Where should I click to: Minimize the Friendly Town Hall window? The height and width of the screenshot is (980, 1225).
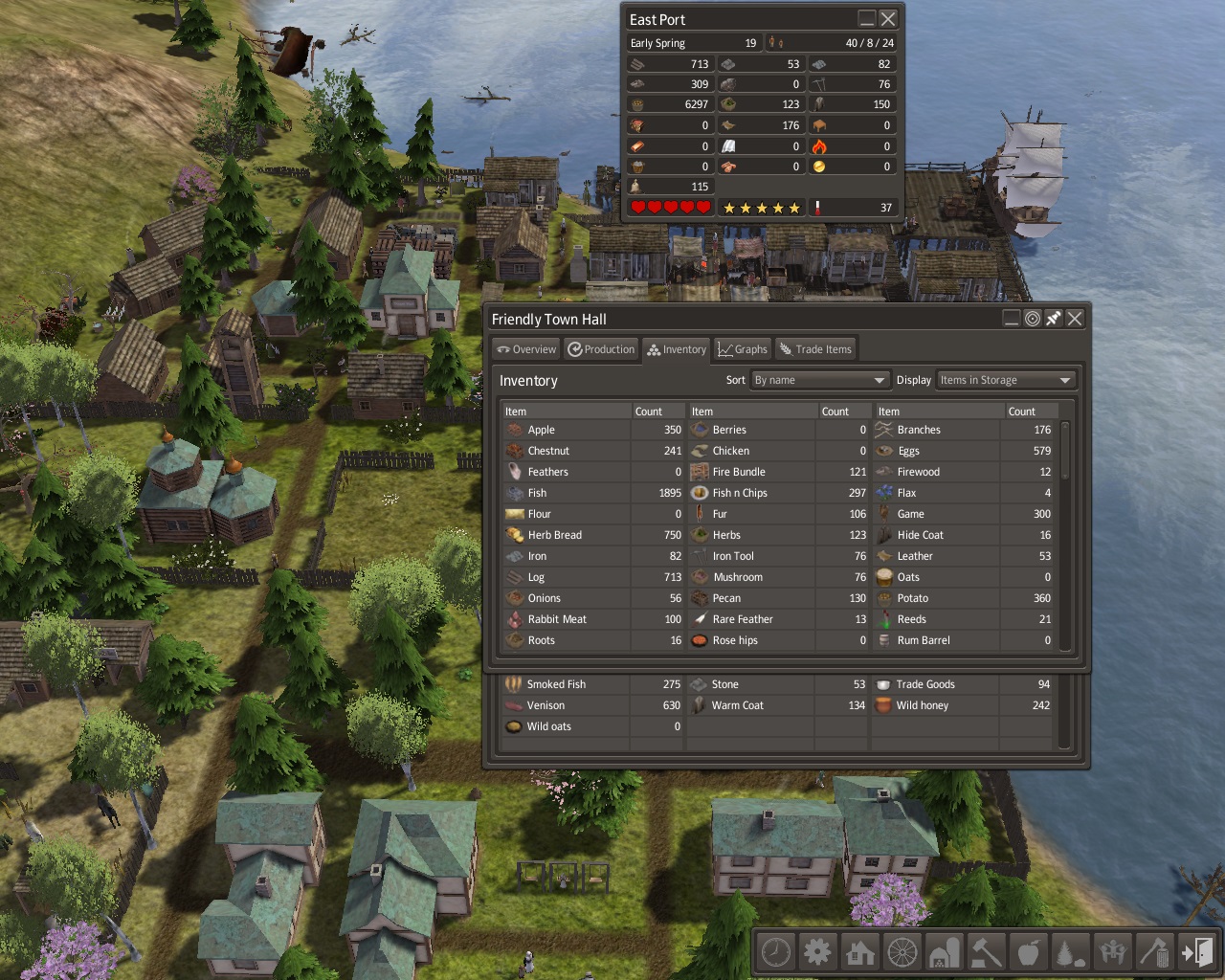[1012, 319]
